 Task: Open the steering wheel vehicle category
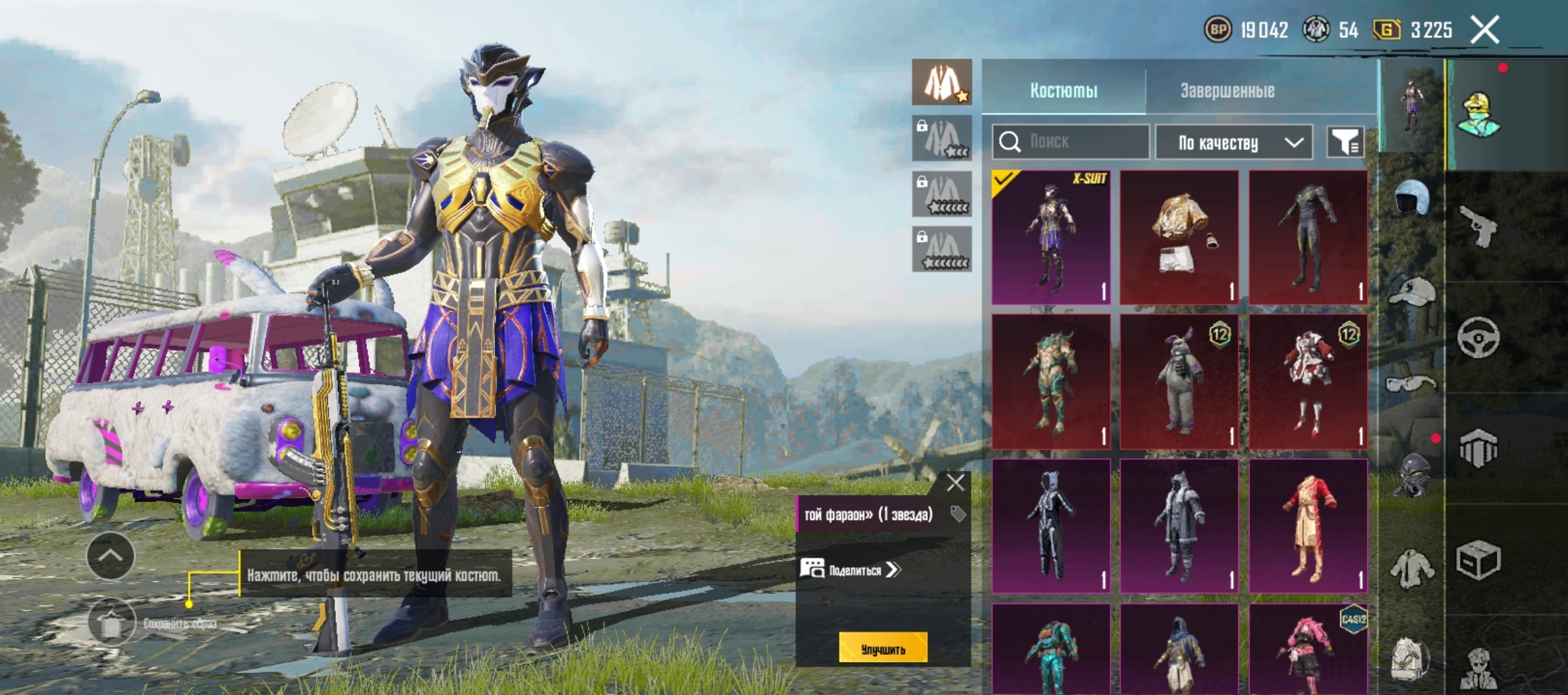click(1479, 337)
